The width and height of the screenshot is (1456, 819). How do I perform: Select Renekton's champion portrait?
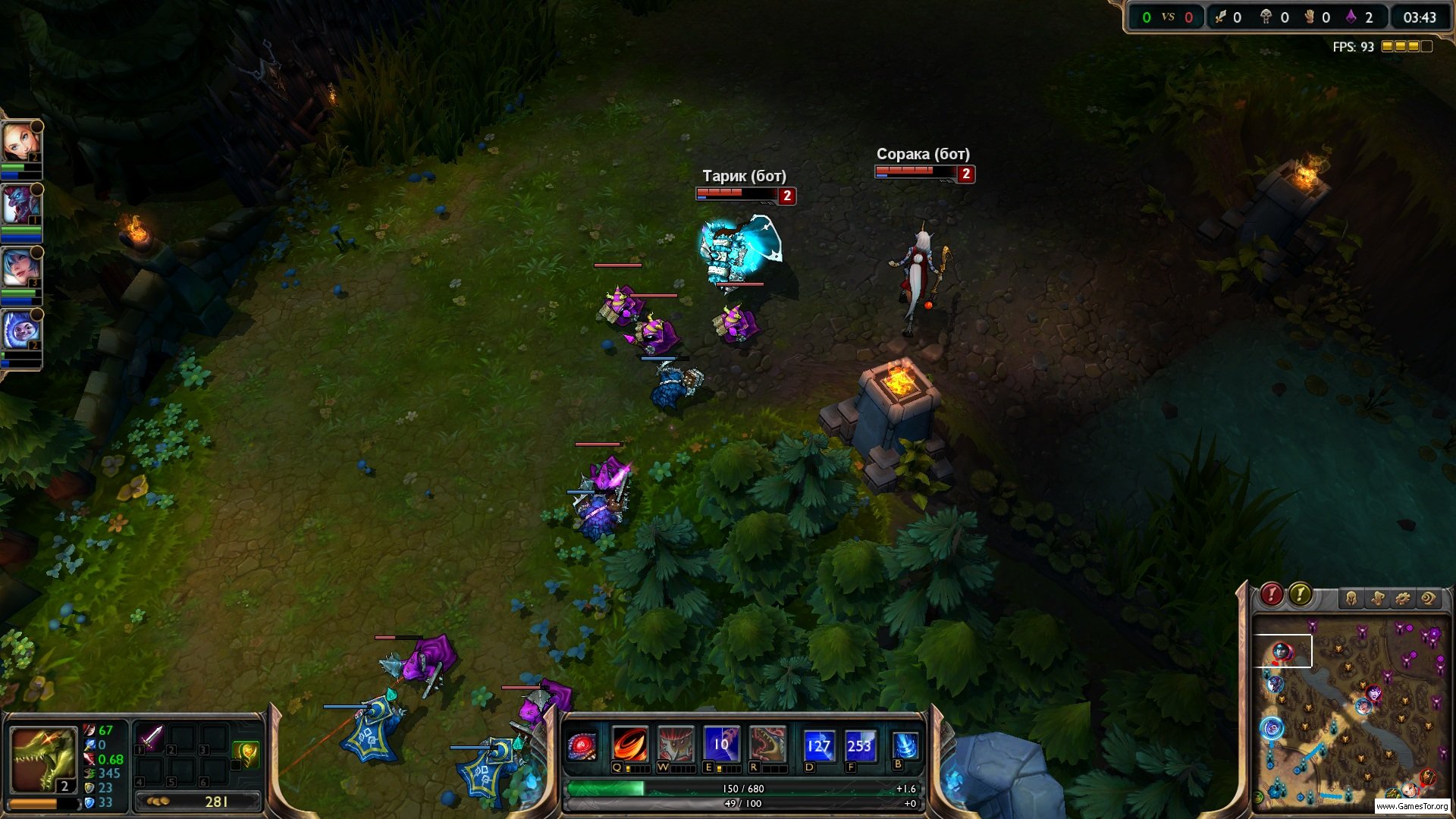pos(43,758)
